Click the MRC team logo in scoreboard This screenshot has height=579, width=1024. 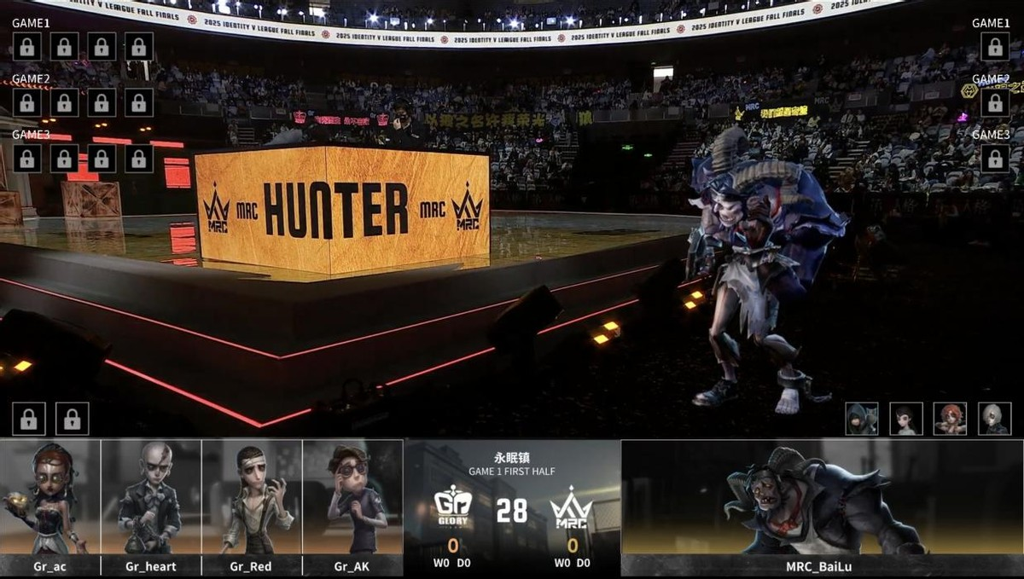(571, 508)
